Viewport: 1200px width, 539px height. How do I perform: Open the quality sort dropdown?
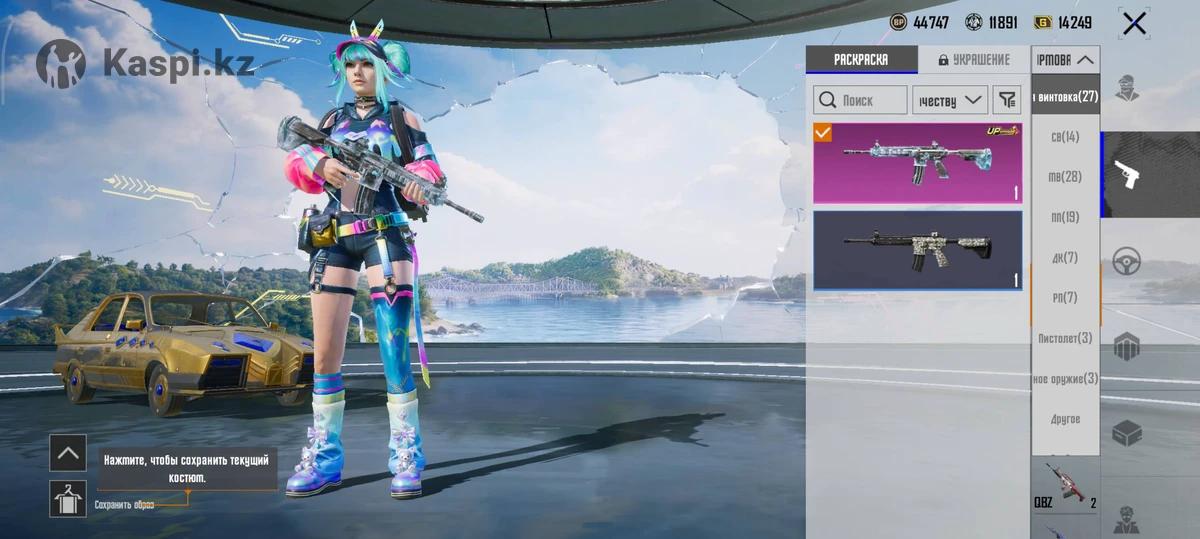tap(948, 100)
